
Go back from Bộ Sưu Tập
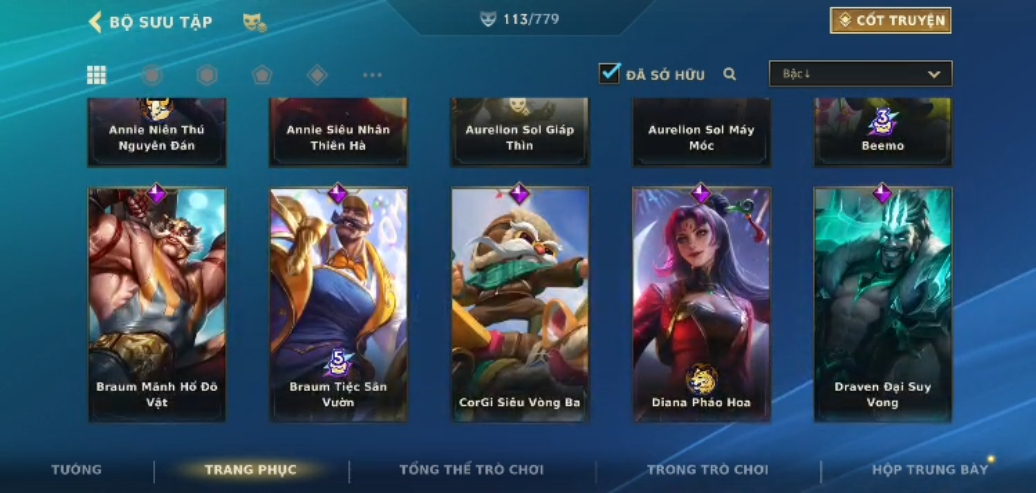(96, 22)
